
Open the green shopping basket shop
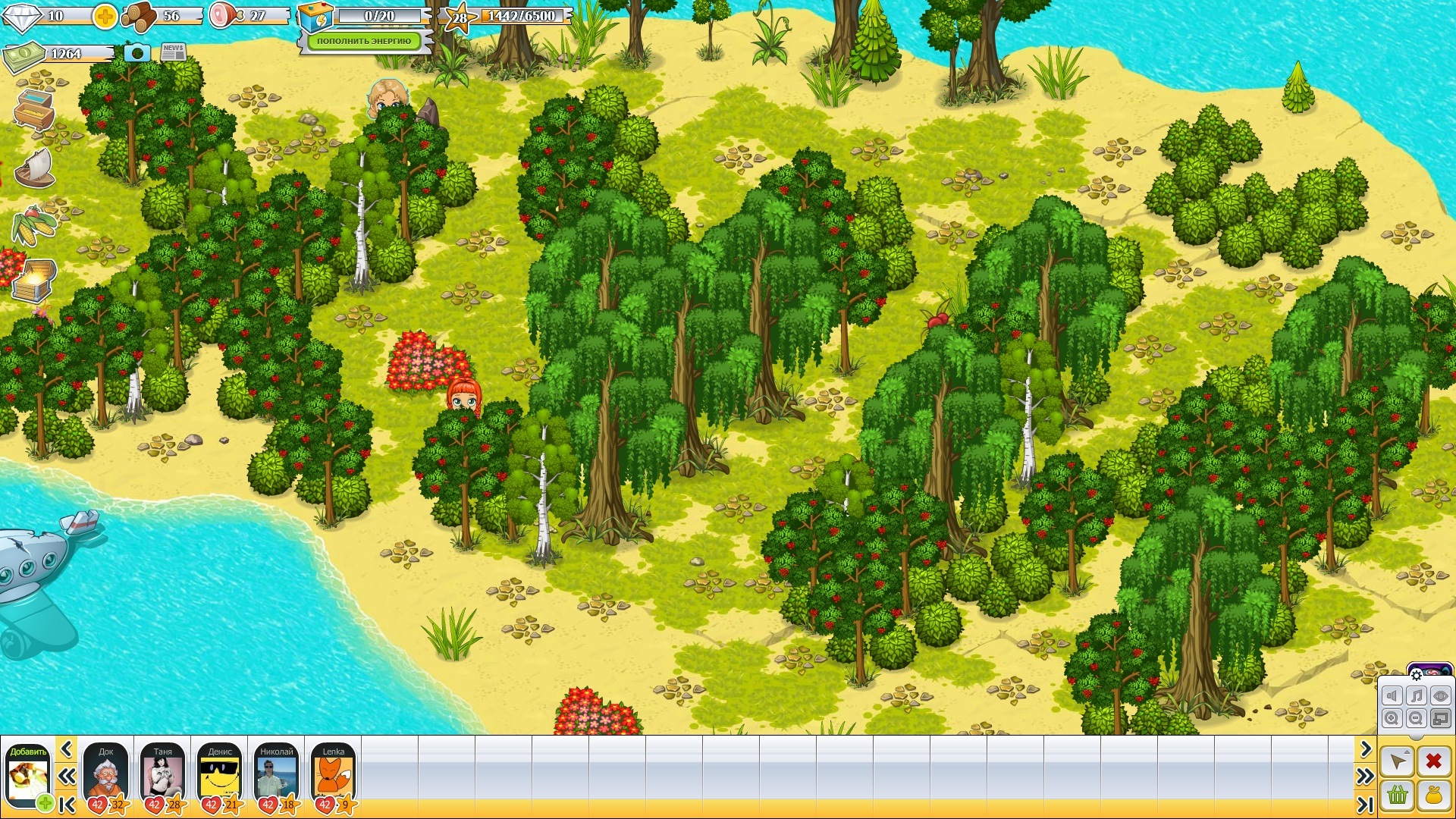point(1398,795)
